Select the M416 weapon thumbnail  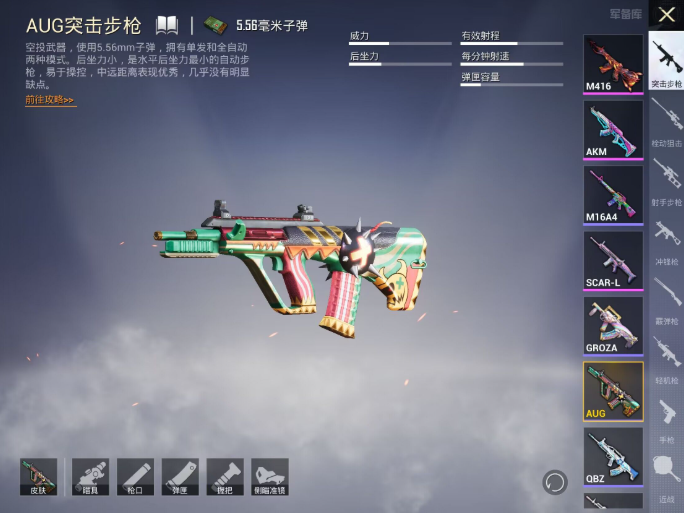point(613,63)
